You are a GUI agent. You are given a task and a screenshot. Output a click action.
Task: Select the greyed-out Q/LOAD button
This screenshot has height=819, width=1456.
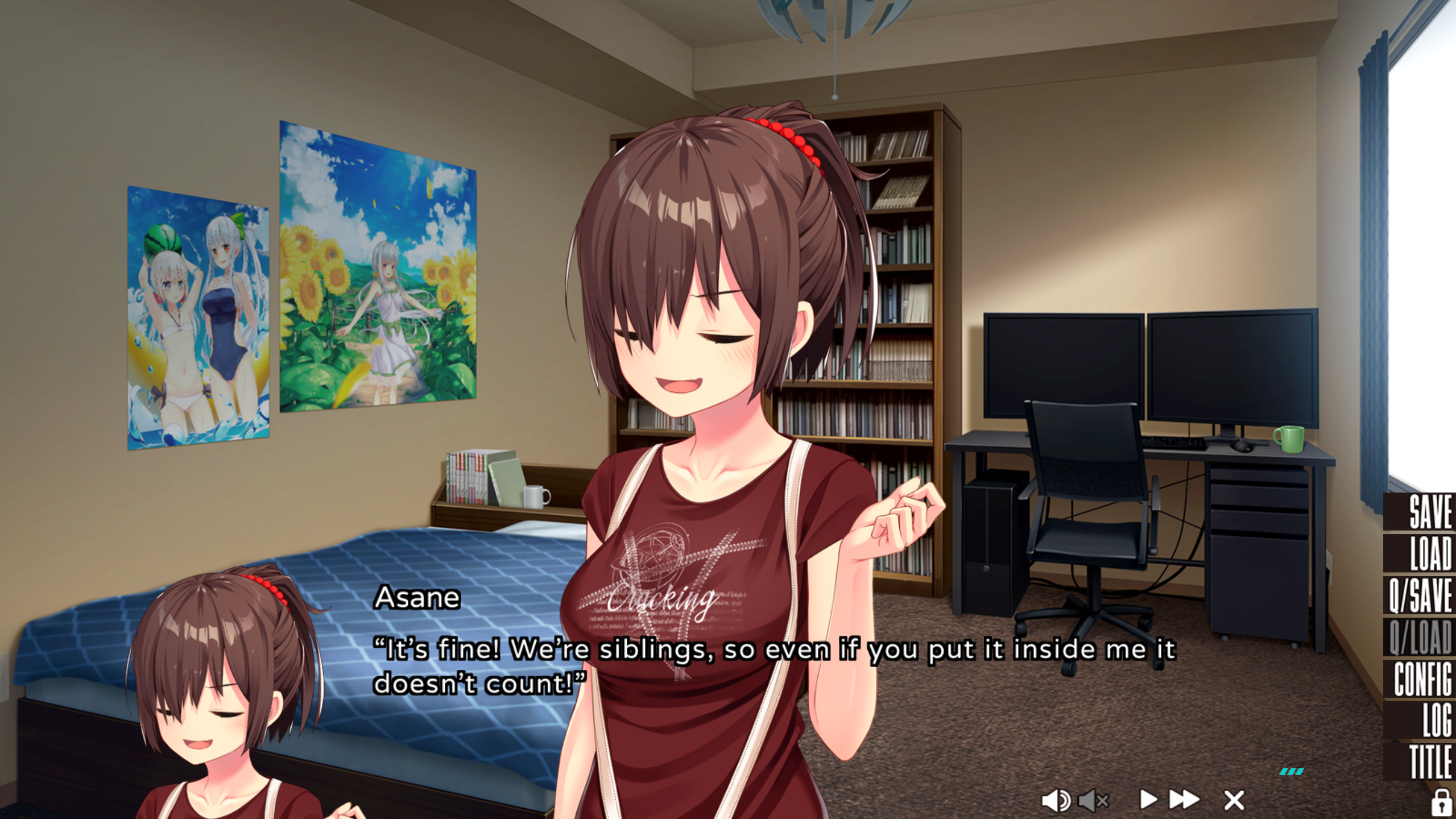pyautogui.click(x=1420, y=637)
